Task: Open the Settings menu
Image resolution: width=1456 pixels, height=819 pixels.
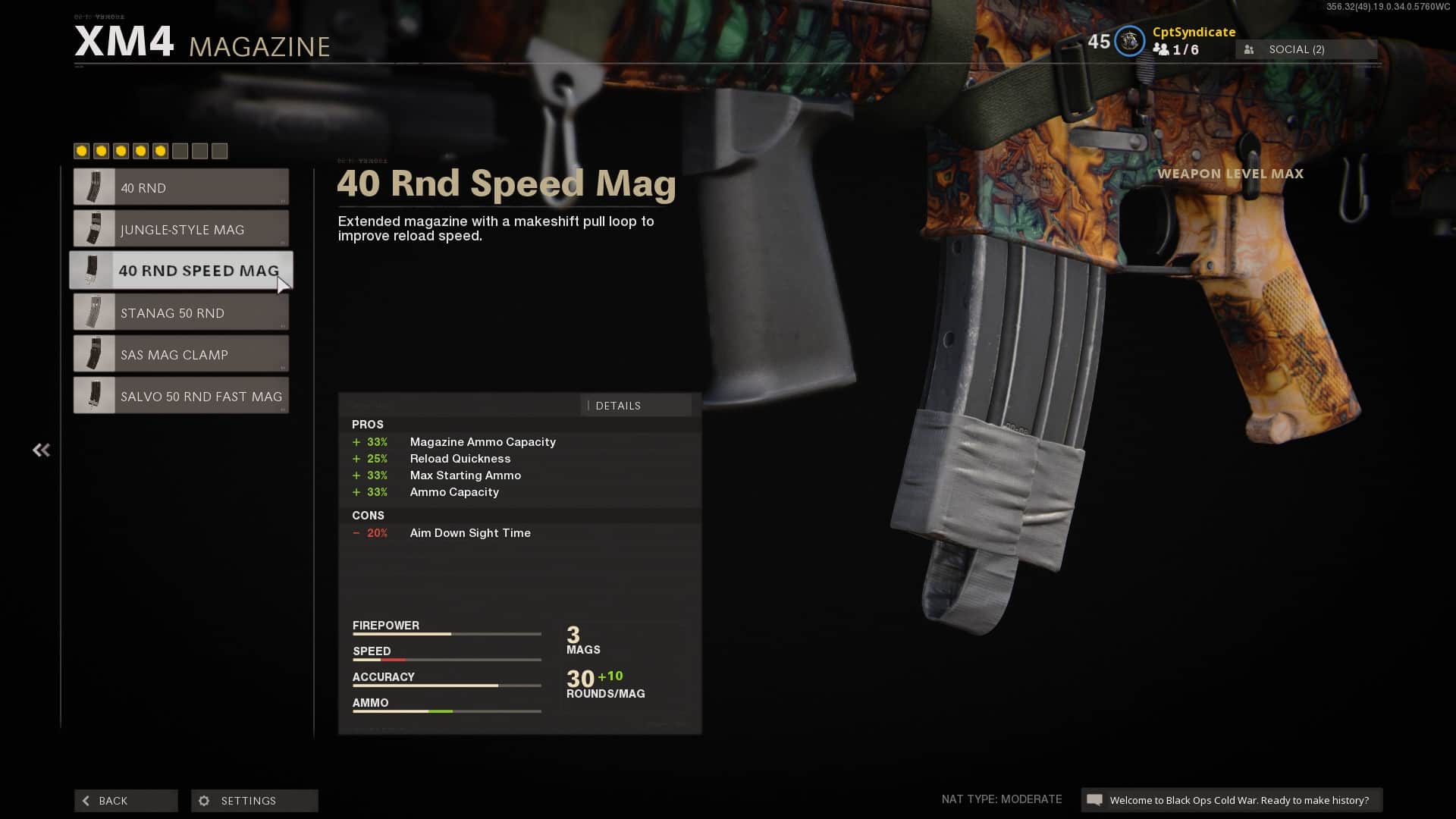Action: [254, 801]
